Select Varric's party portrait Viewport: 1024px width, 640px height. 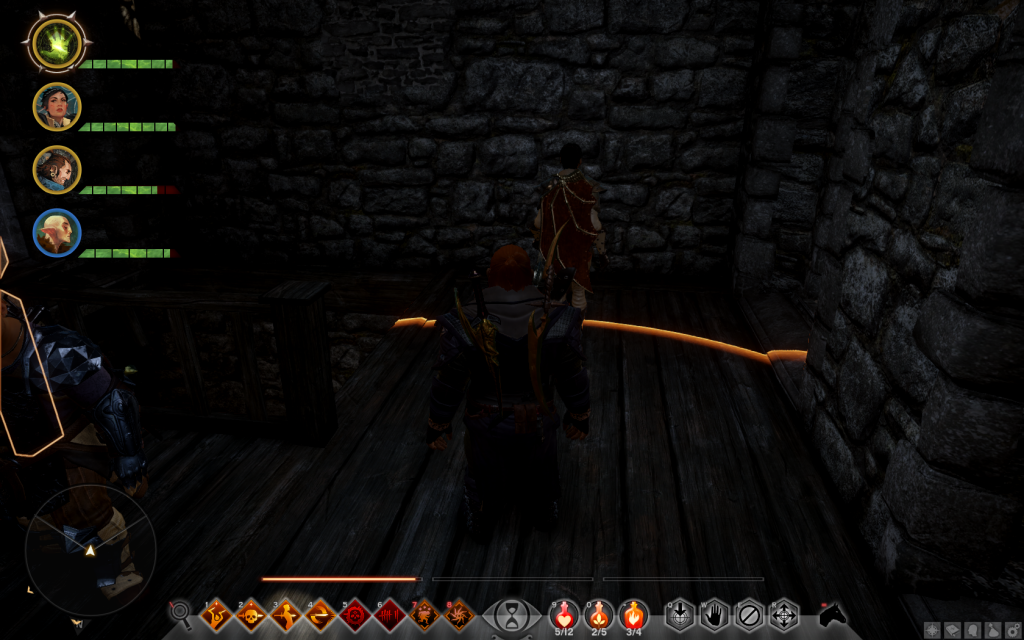click(57, 170)
